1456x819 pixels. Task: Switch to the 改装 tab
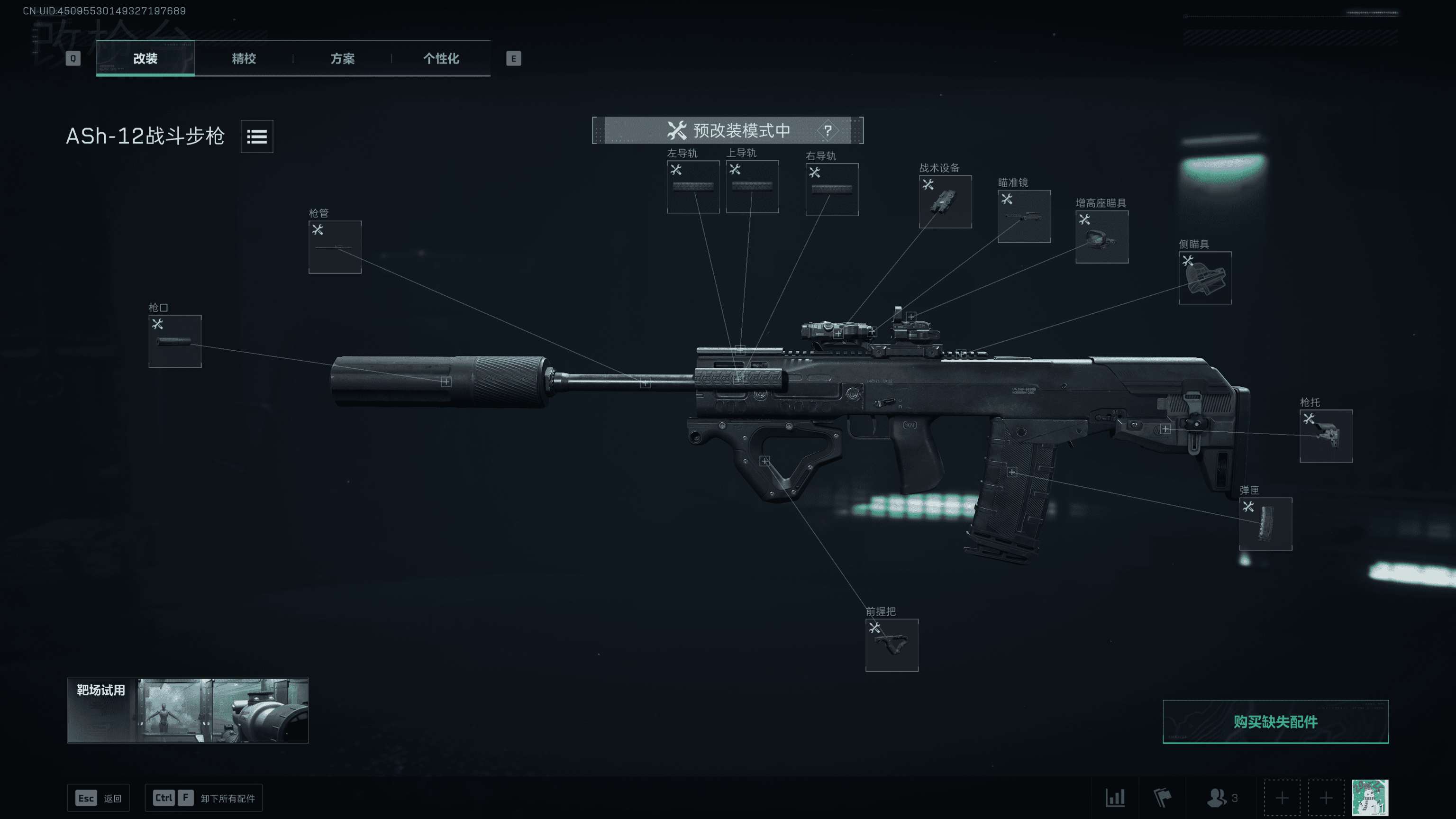(x=145, y=58)
